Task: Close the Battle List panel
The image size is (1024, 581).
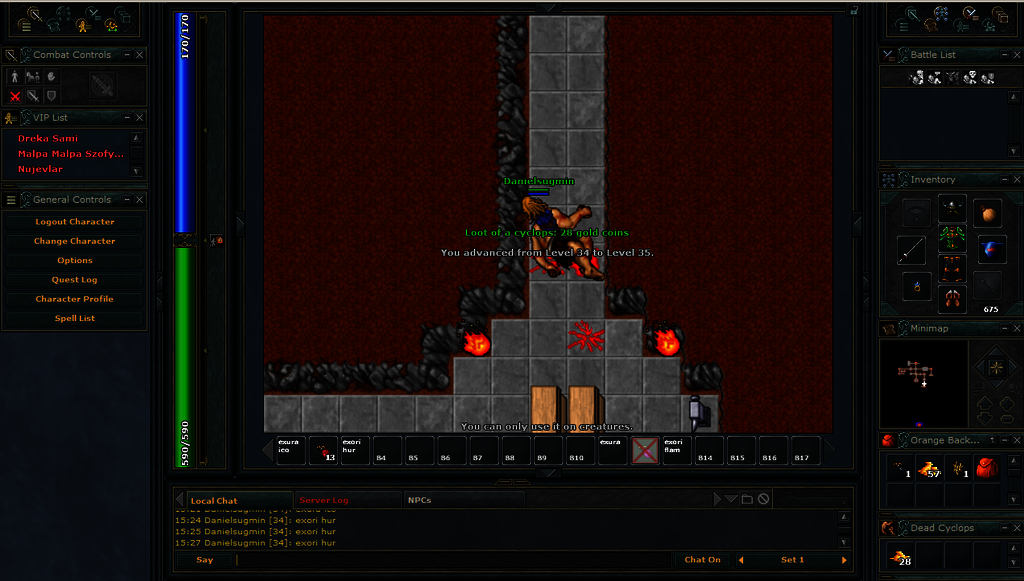Action: (x=1015, y=55)
